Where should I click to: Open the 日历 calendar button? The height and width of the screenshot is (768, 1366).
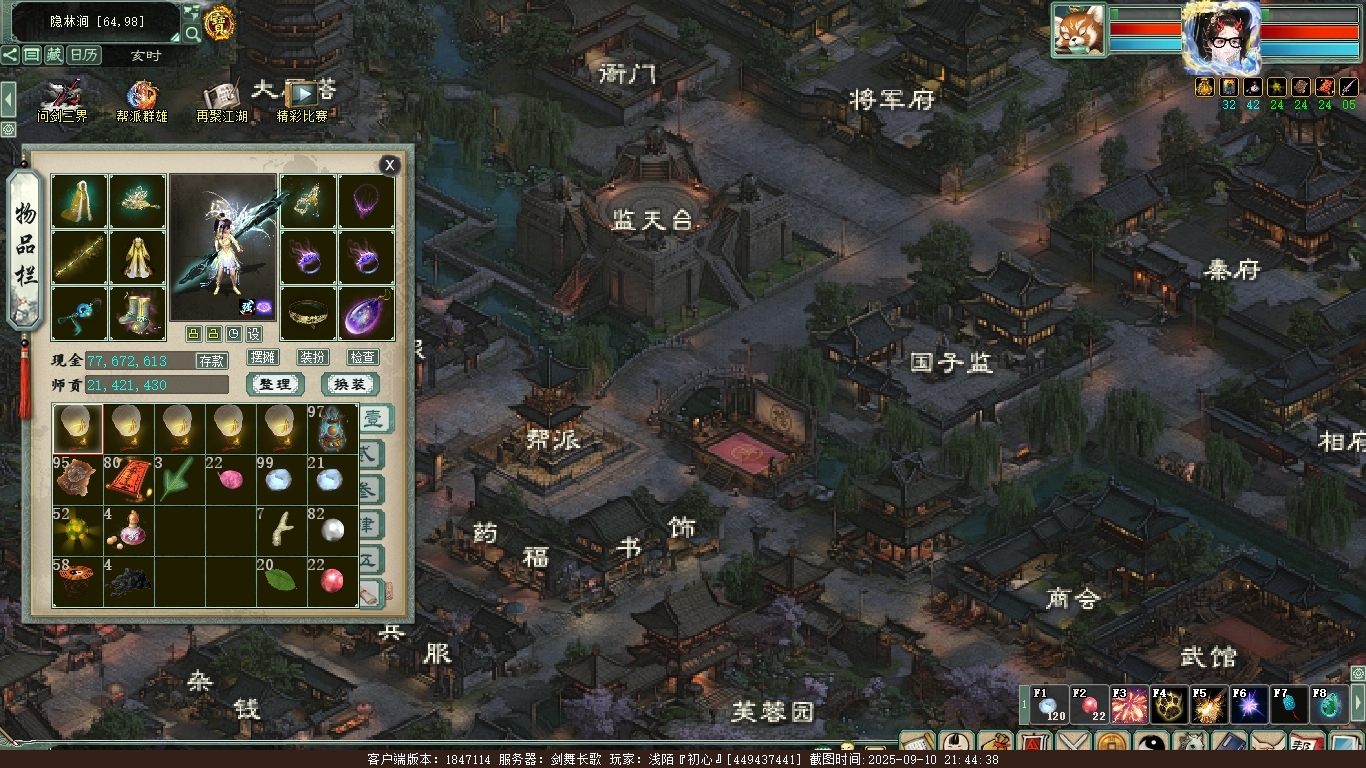point(84,55)
